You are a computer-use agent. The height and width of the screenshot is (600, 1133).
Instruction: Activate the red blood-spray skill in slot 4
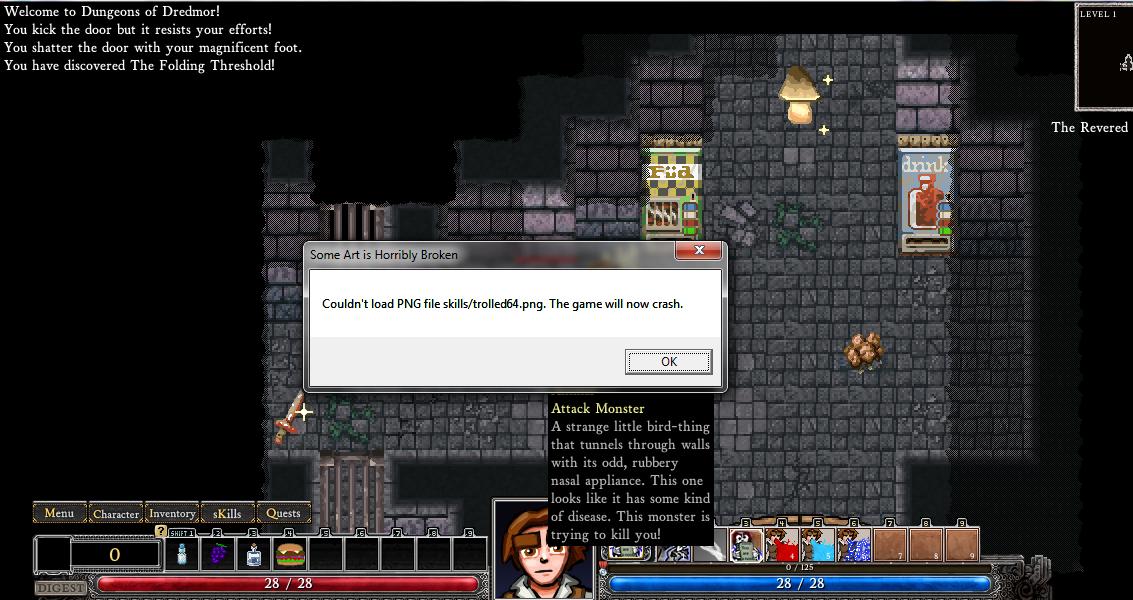pyautogui.click(x=782, y=545)
